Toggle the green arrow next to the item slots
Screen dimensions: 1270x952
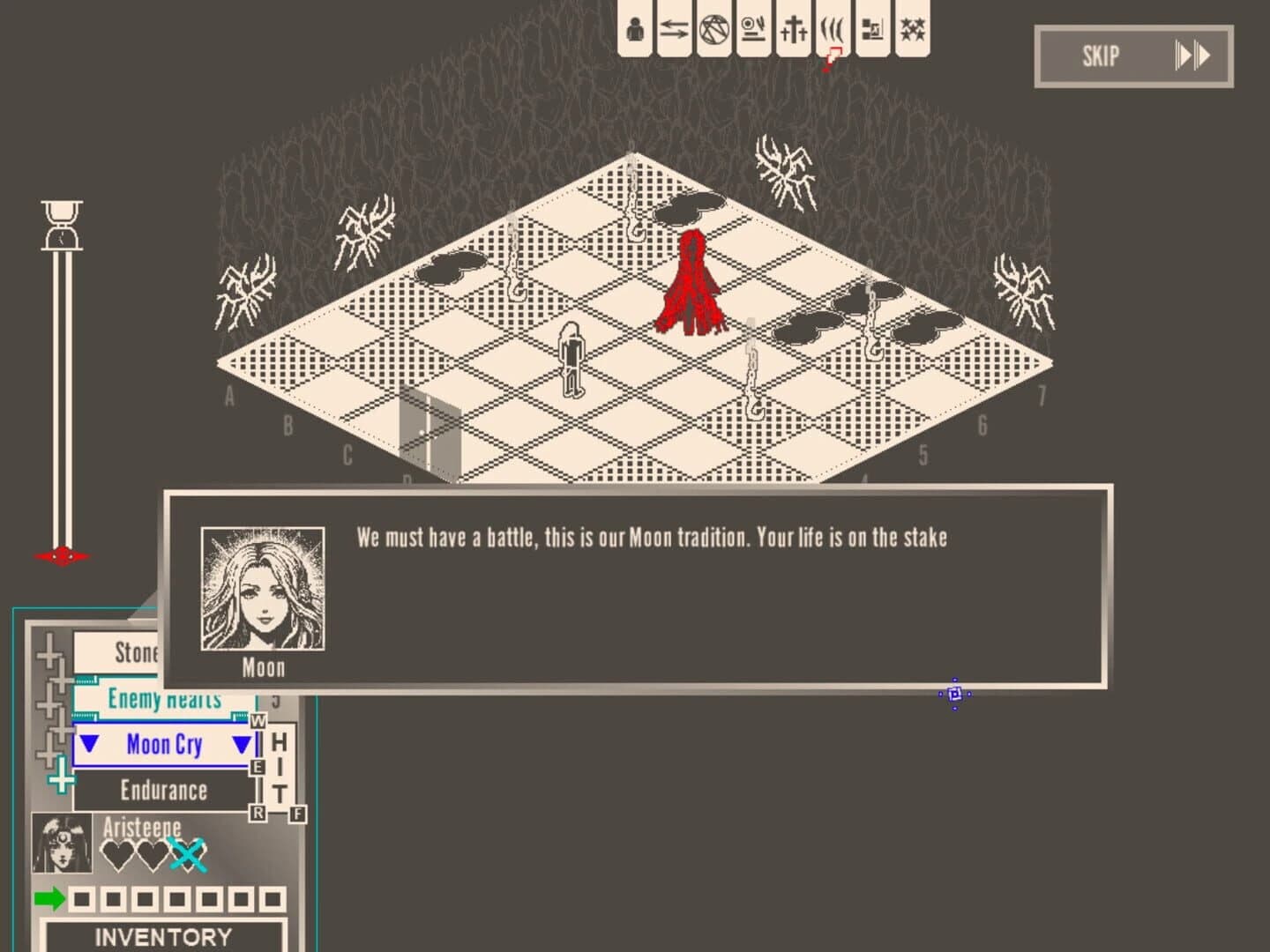49,900
